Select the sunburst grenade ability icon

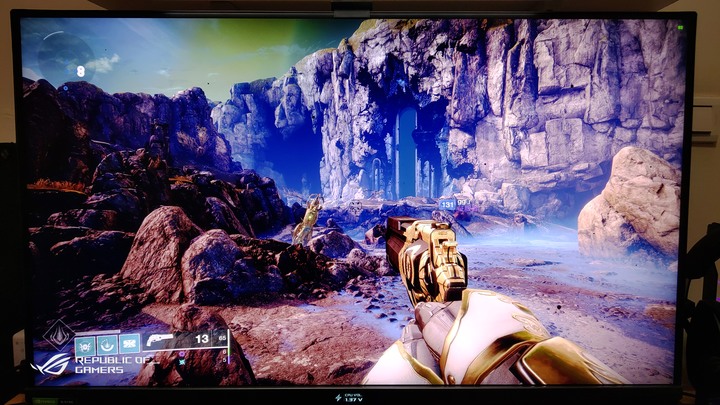86,345
